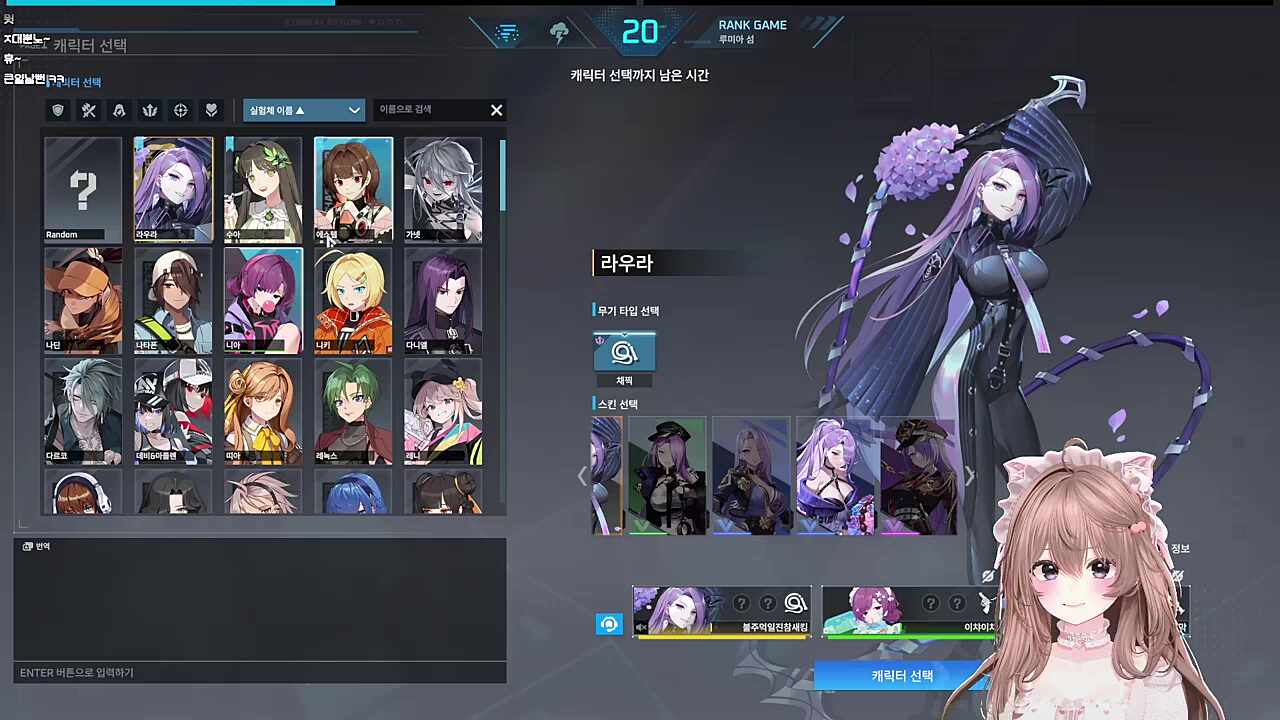1280x720 pixels.
Task: Click the trident role filter icon
Action: coord(149,110)
